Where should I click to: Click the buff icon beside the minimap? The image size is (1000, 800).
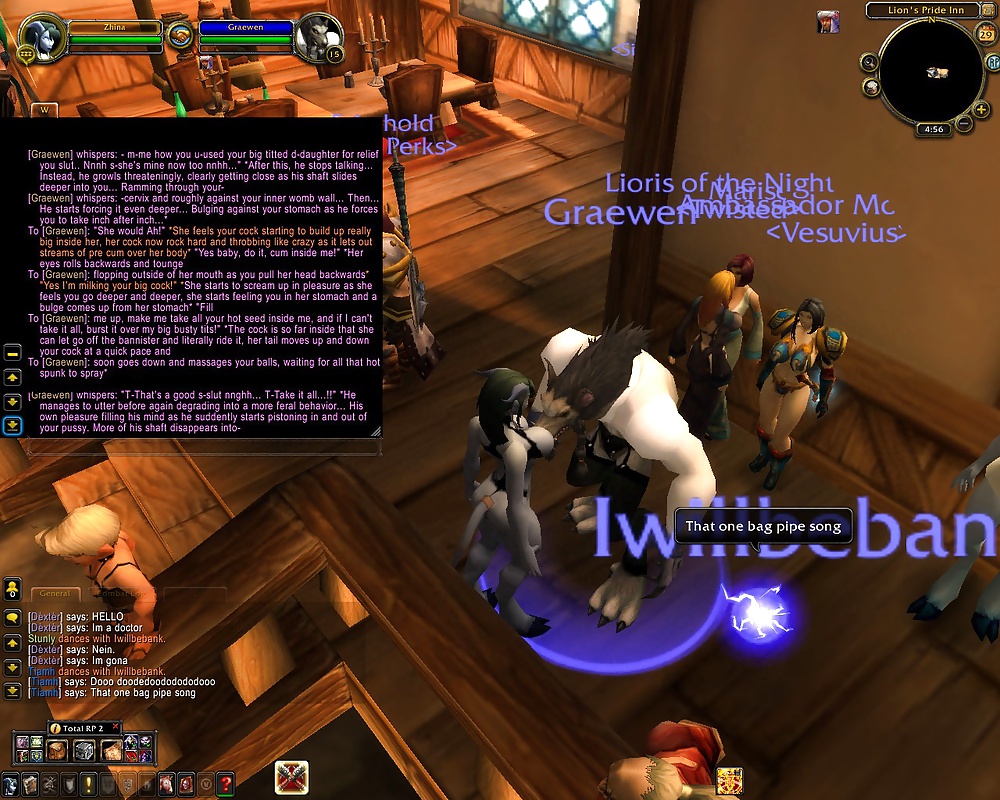point(827,21)
